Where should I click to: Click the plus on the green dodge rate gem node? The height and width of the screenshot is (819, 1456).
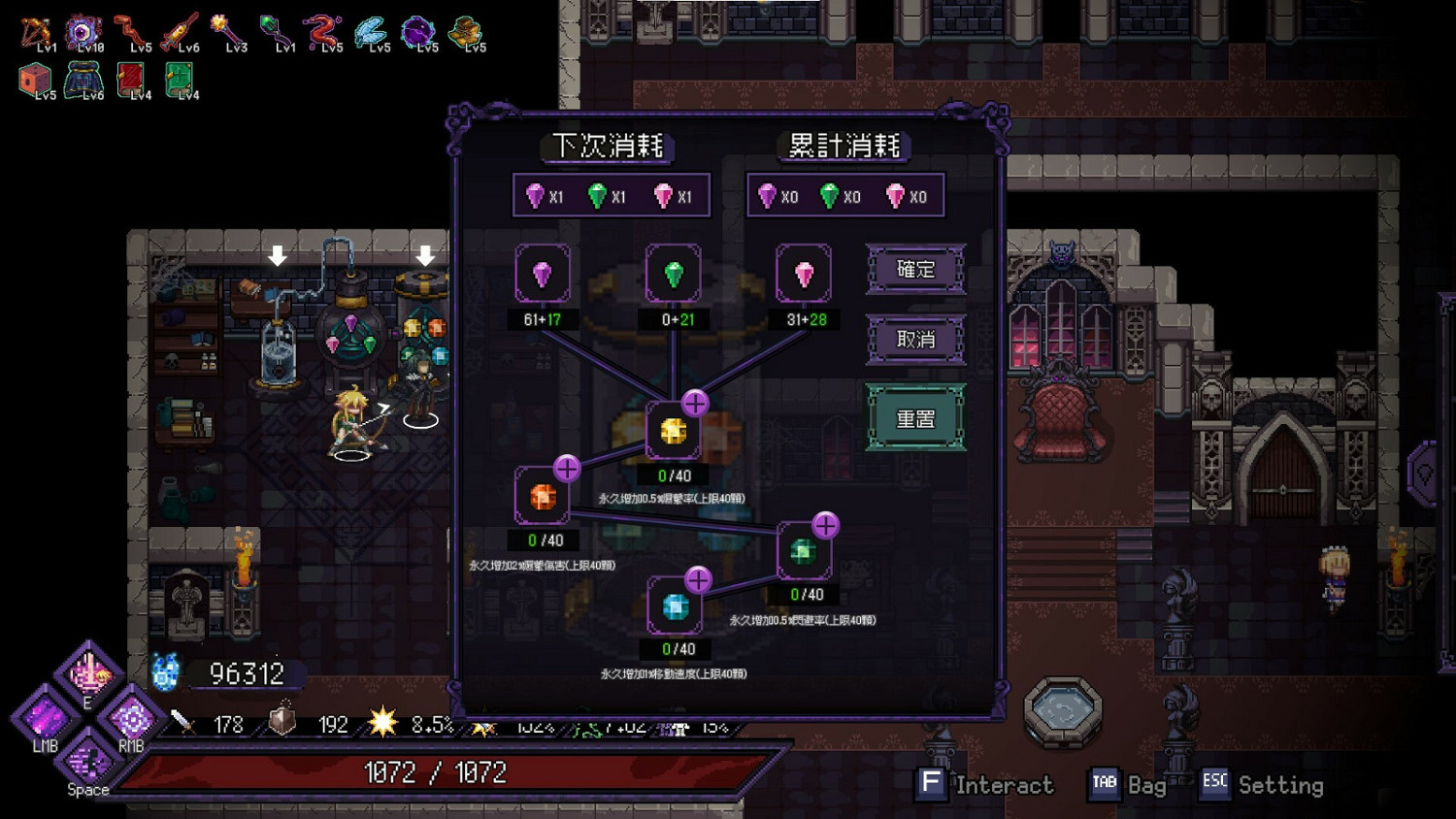825,524
